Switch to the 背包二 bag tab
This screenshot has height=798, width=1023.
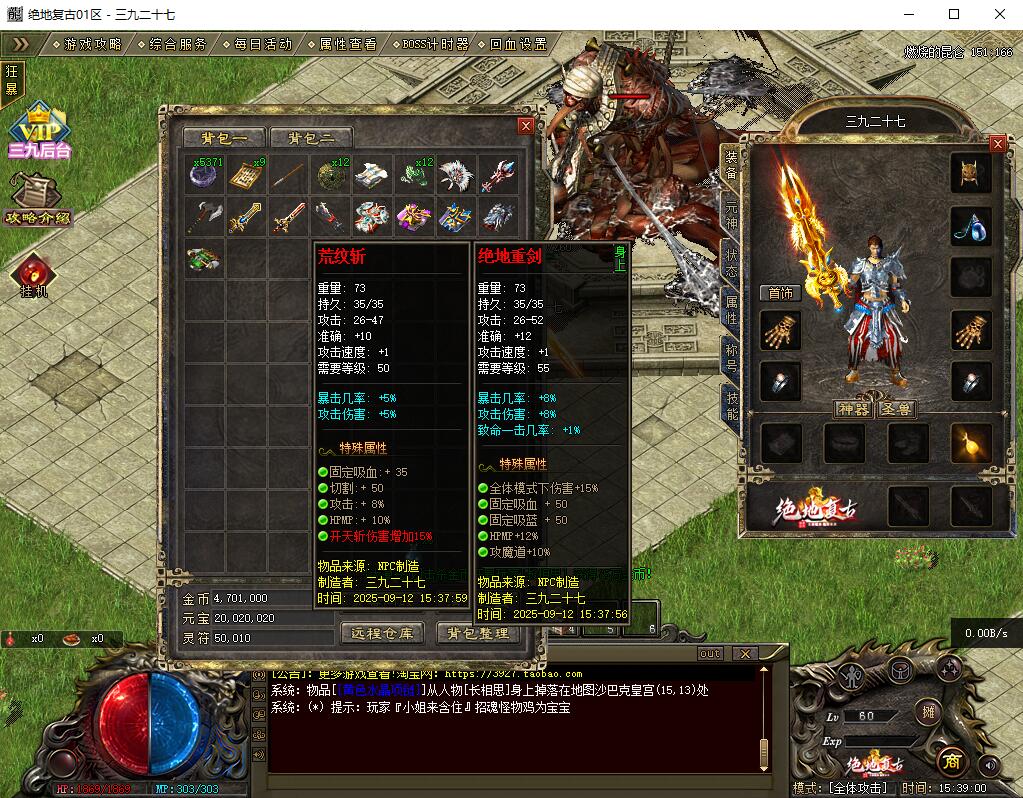(x=311, y=138)
